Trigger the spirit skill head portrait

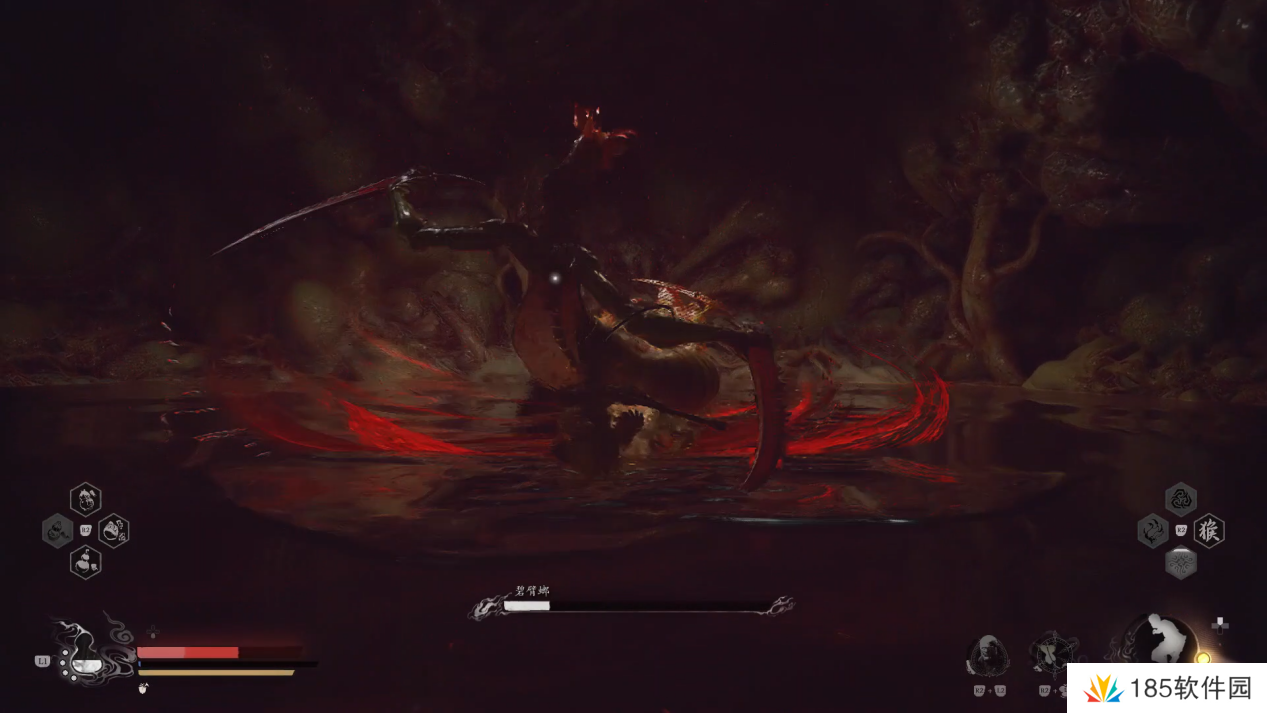[988, 655]
